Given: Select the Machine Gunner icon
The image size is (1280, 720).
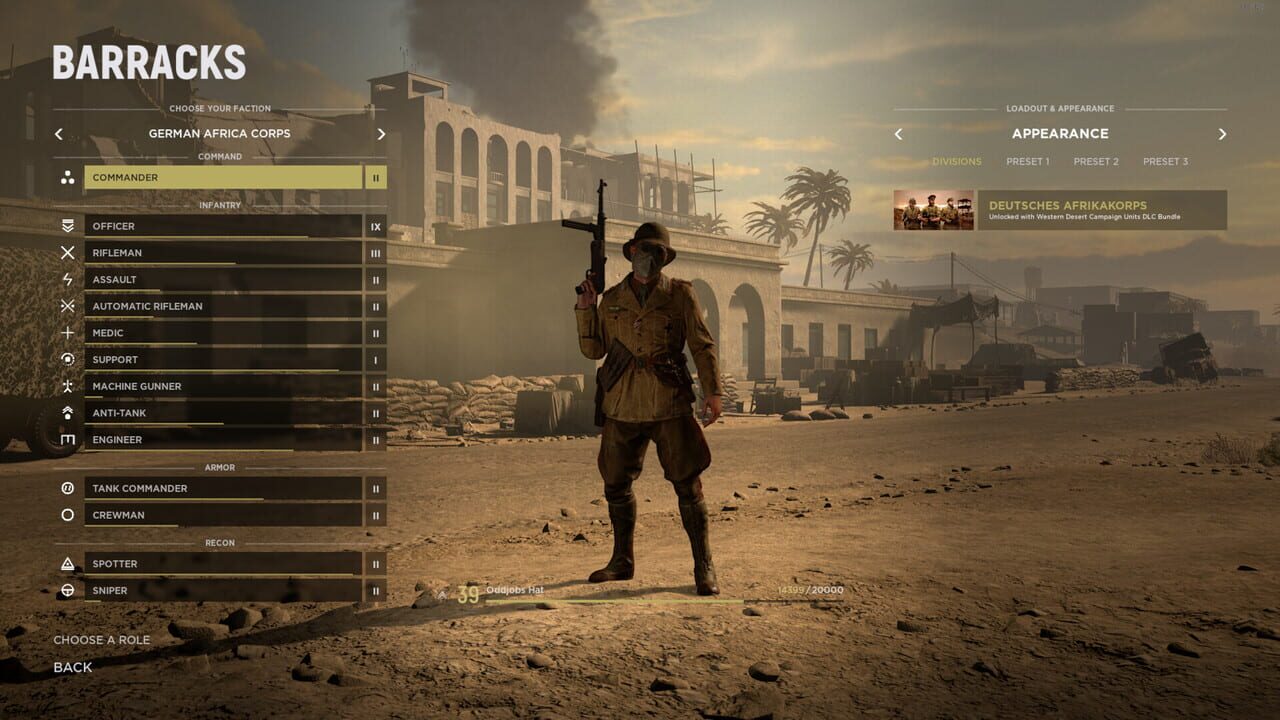Looking at the screenshot, I should 67,386.
